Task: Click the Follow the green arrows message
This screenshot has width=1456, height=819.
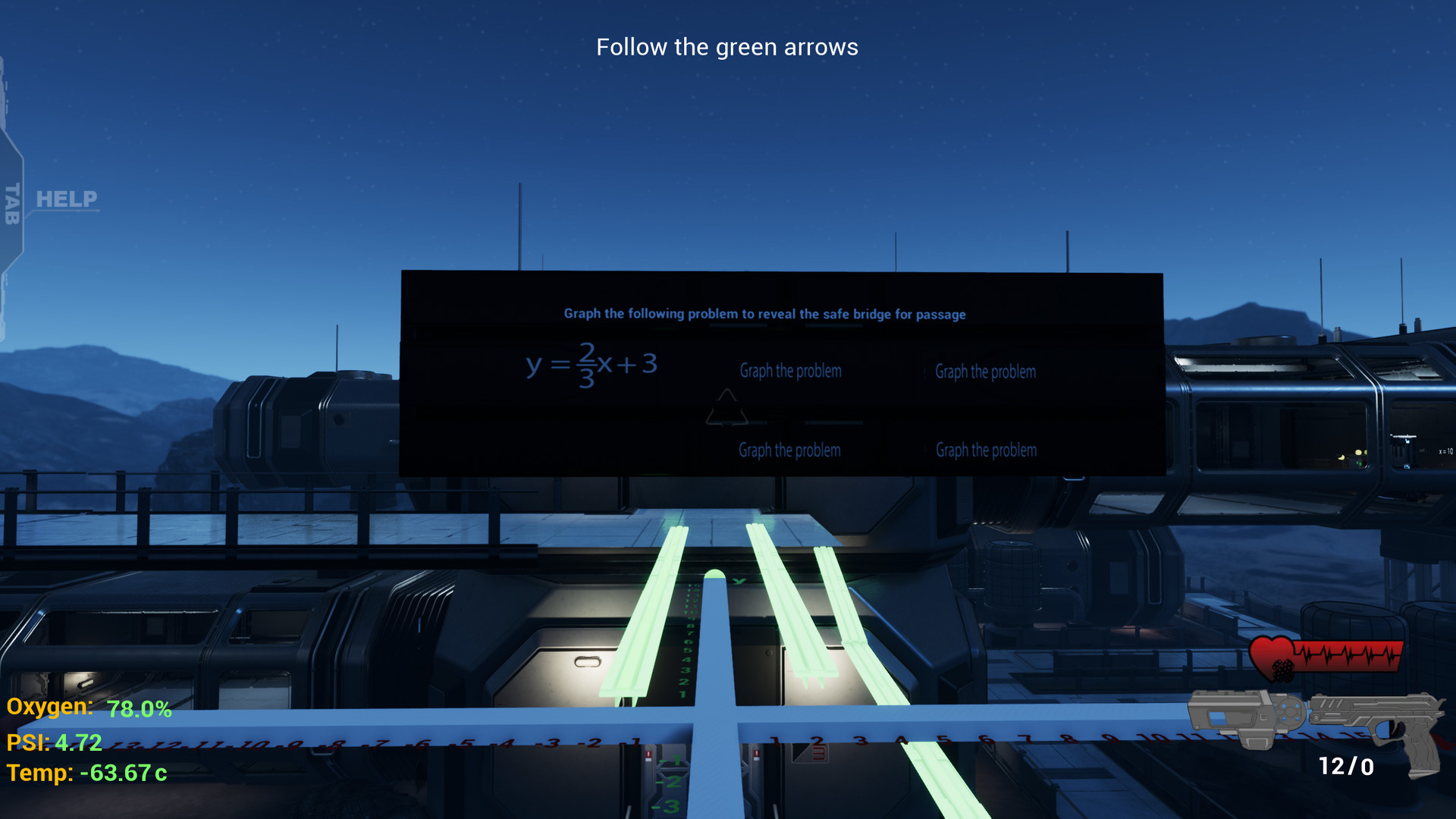Action: pos(728,47)
